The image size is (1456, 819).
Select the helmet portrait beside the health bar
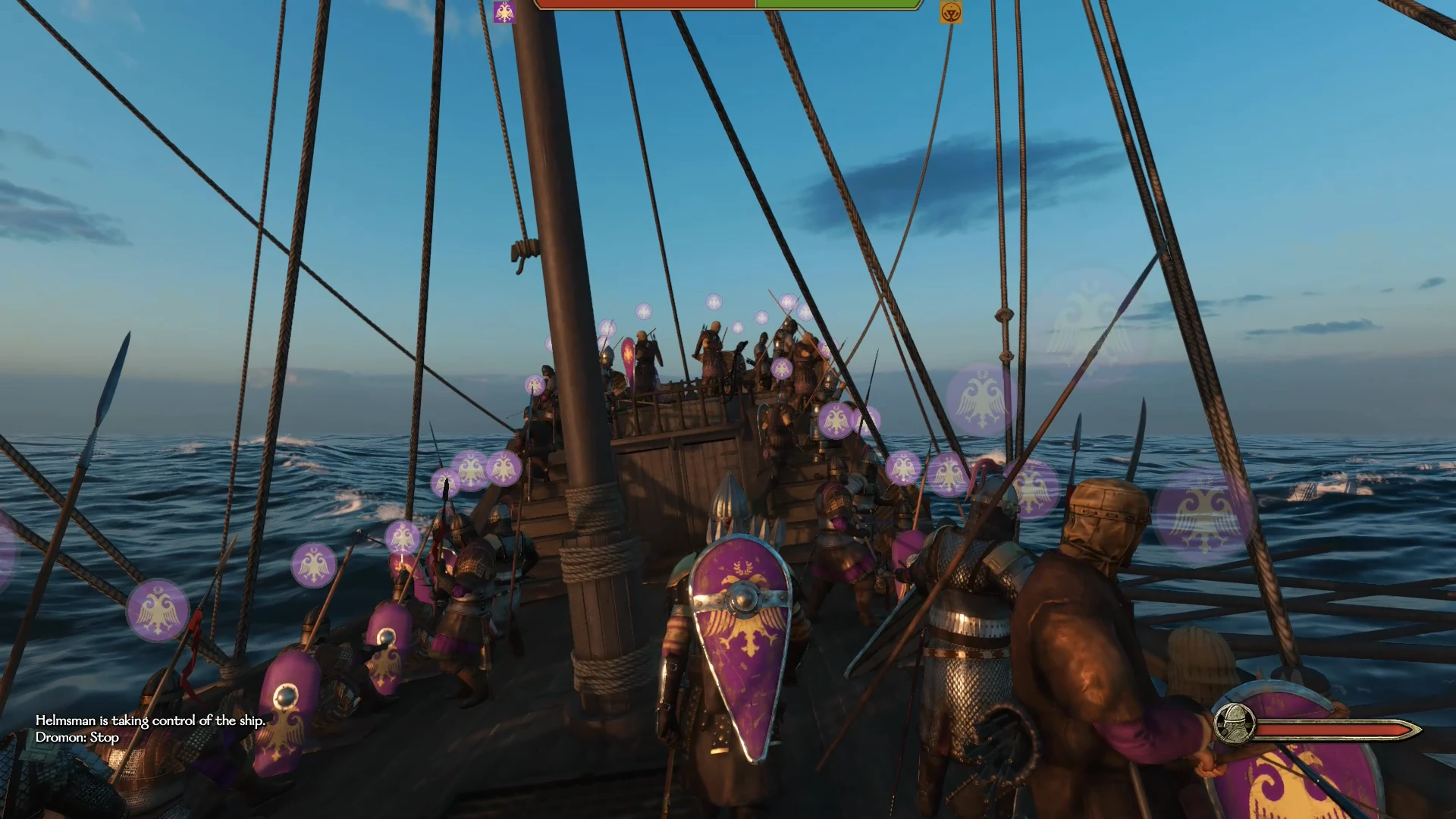pos(1234,723)
